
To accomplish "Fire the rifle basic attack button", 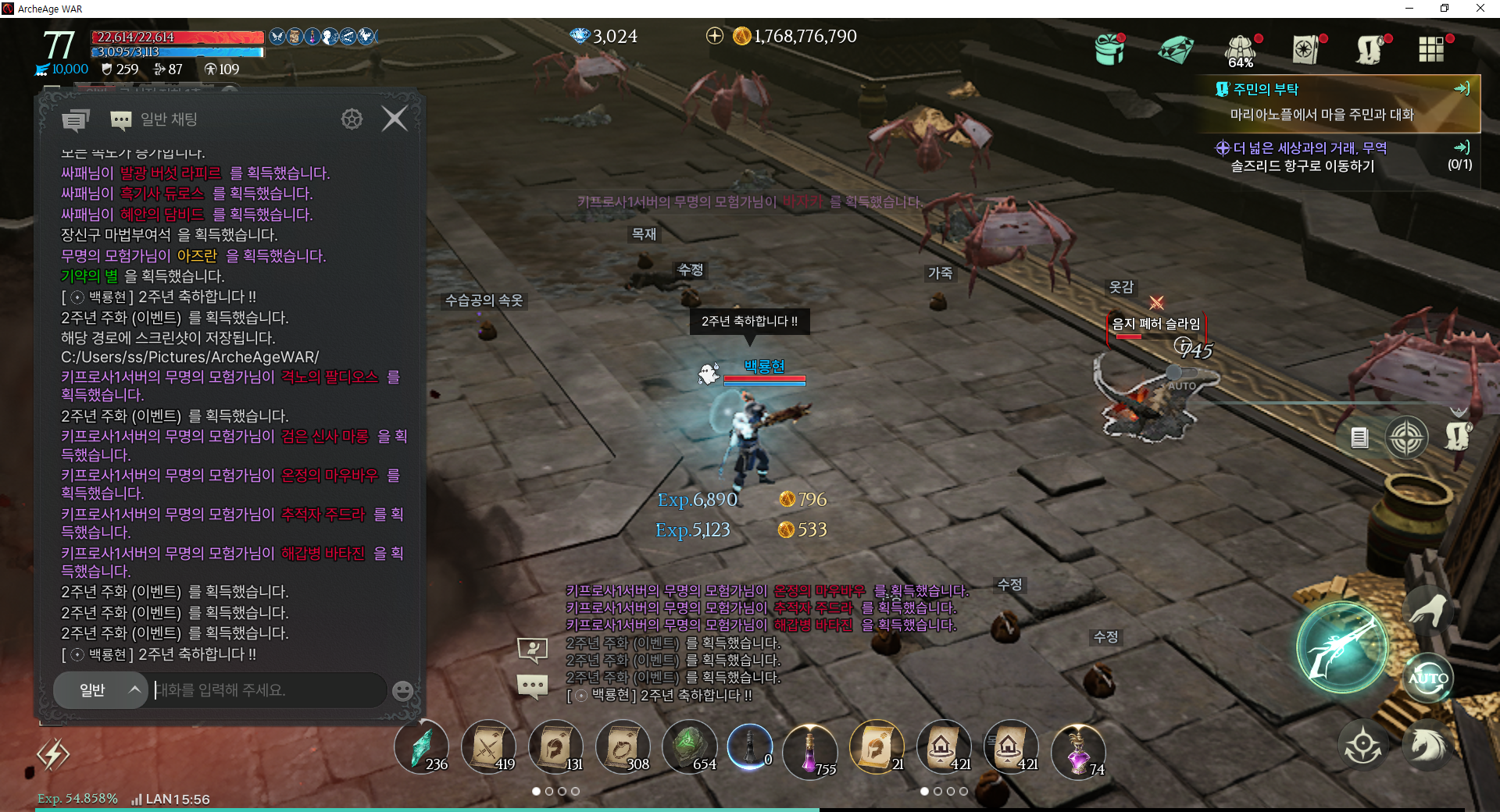I will pos(1341,647).
